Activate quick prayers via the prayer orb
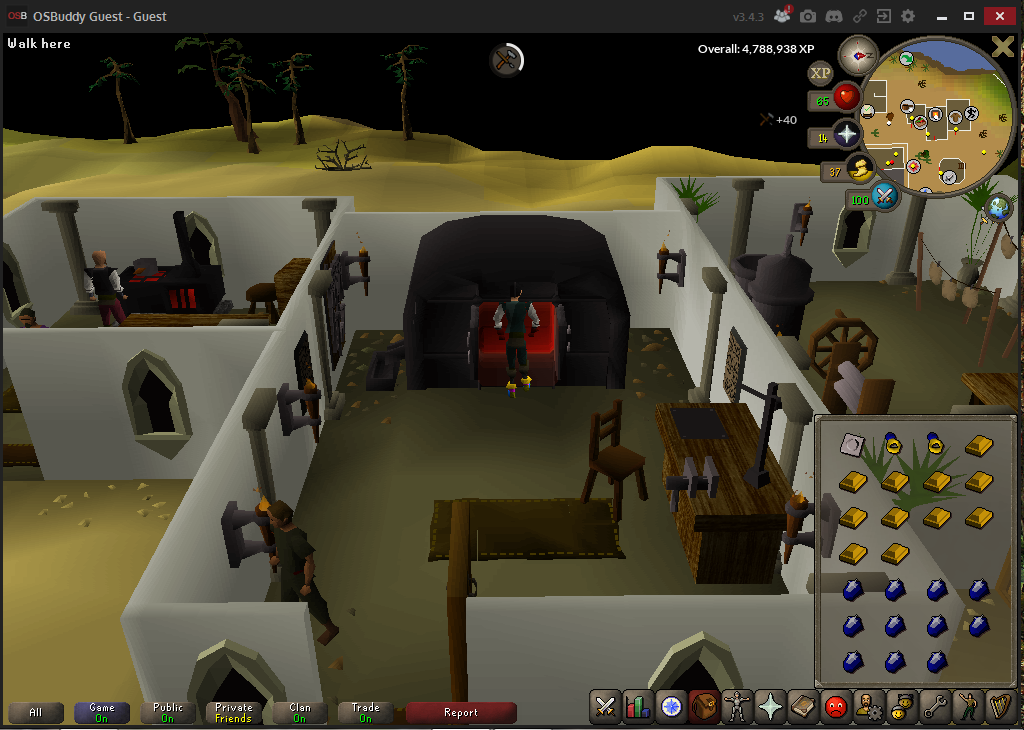 (x=847, y=134)
